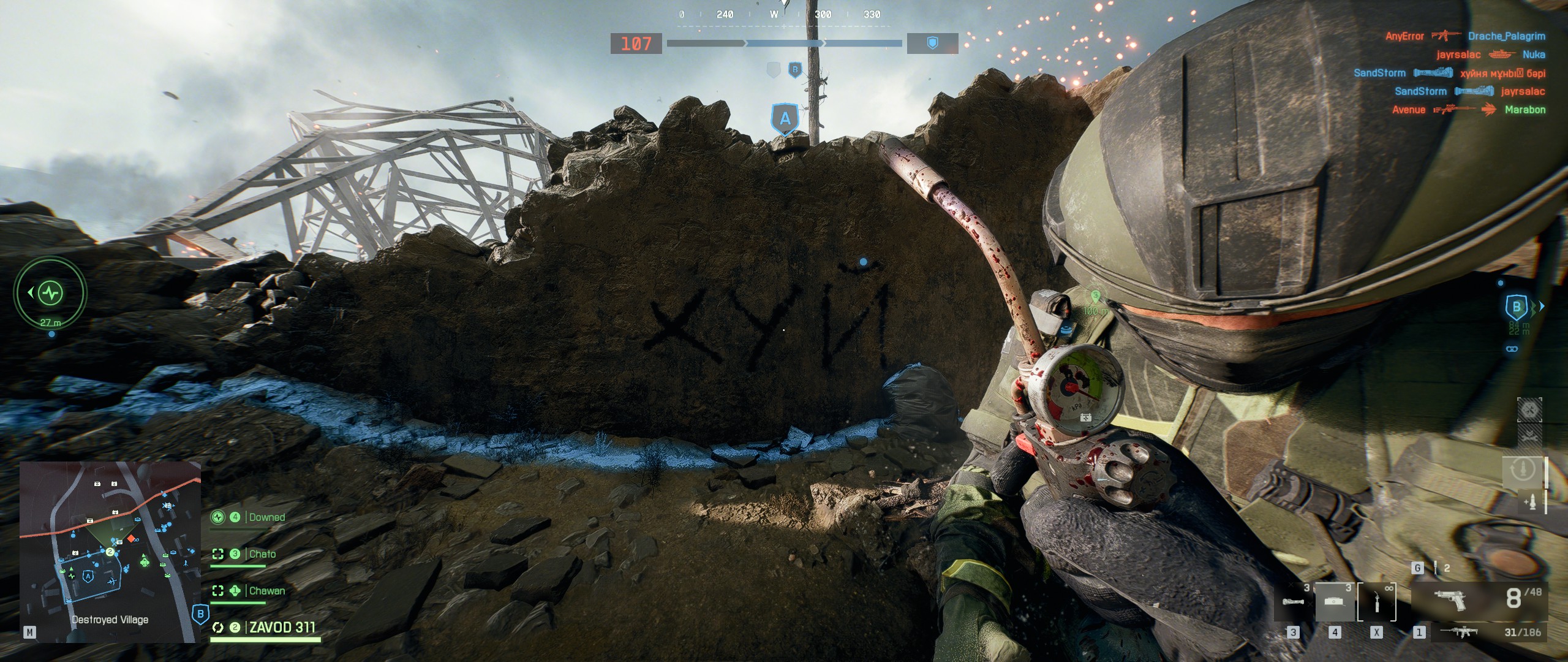
Task: Click the SandStorm kill feed entry
Action: pos(1379,73)
